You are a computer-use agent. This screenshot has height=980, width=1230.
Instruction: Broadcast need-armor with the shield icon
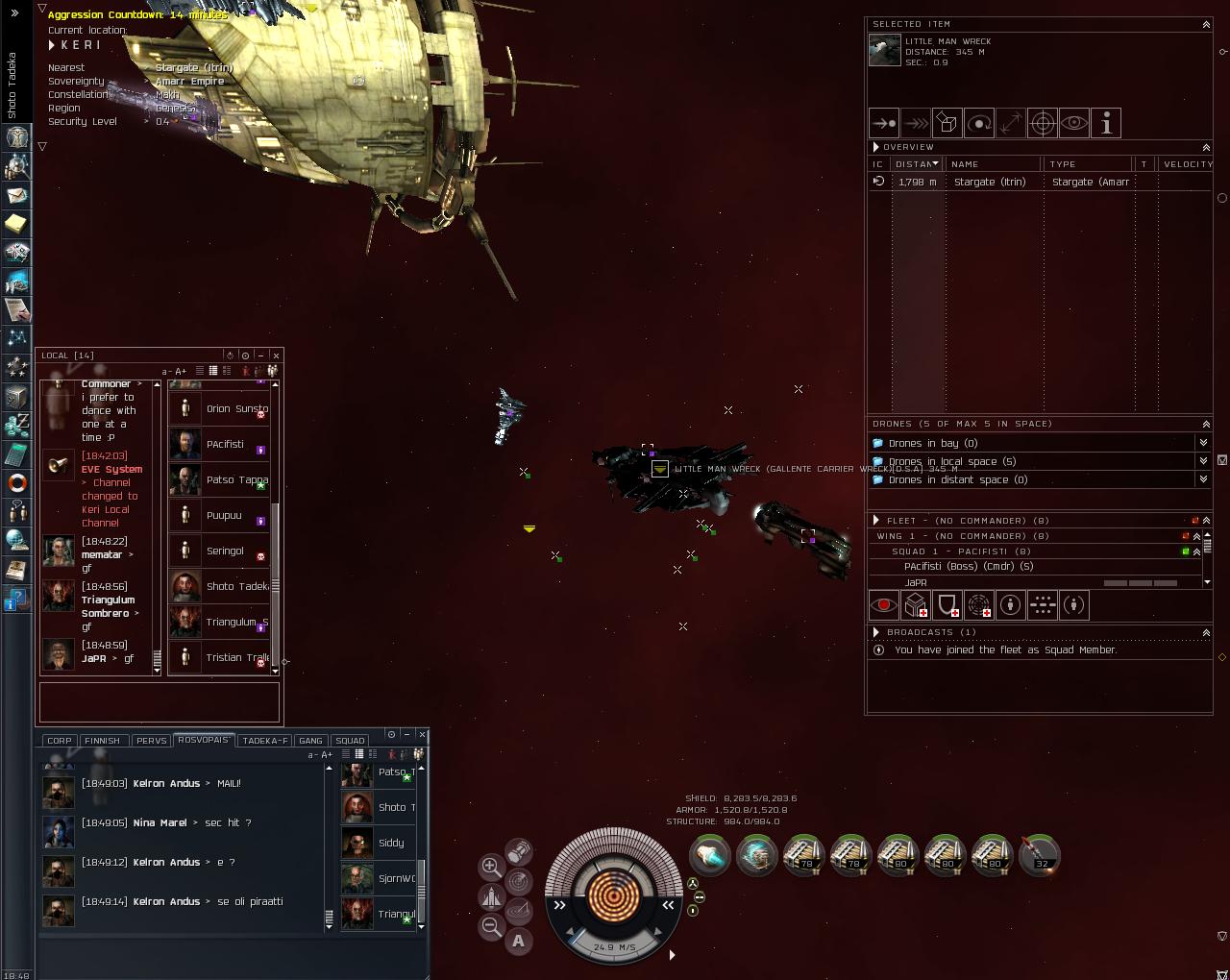click(x=947, y=605)
